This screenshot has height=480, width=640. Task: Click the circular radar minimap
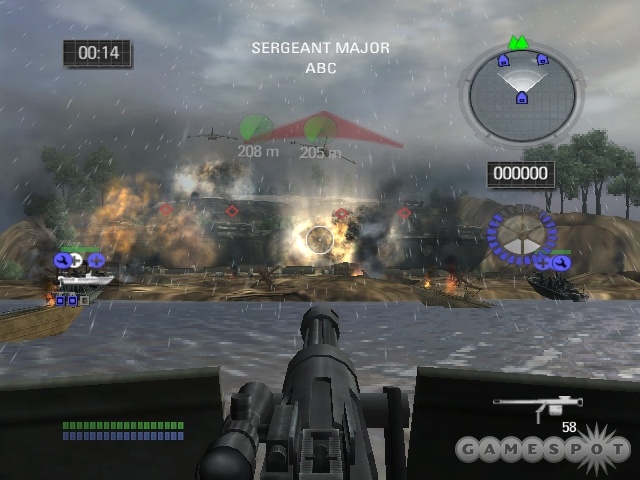click(x=519, y=96)
